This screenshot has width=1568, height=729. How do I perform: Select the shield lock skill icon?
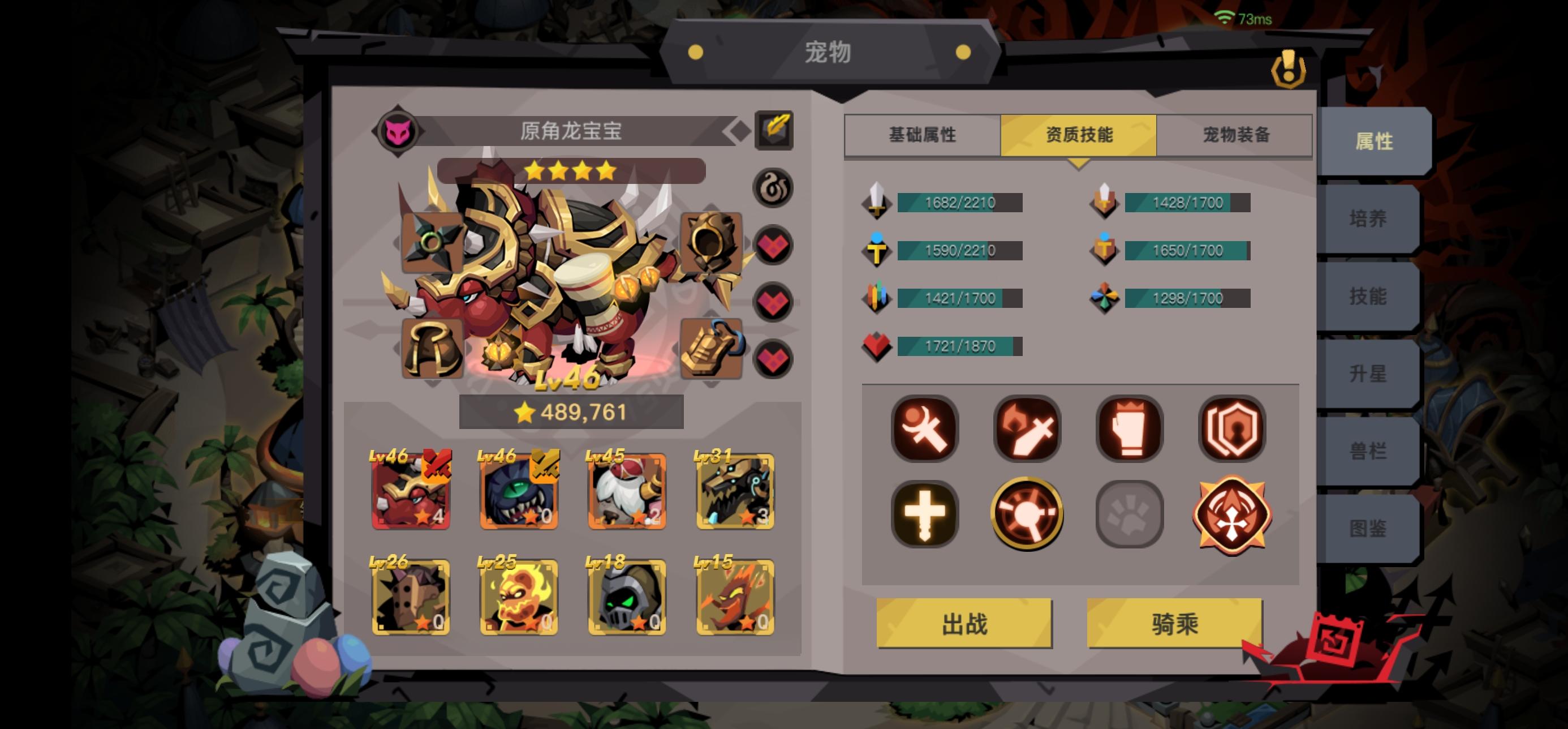[1231, 428]
